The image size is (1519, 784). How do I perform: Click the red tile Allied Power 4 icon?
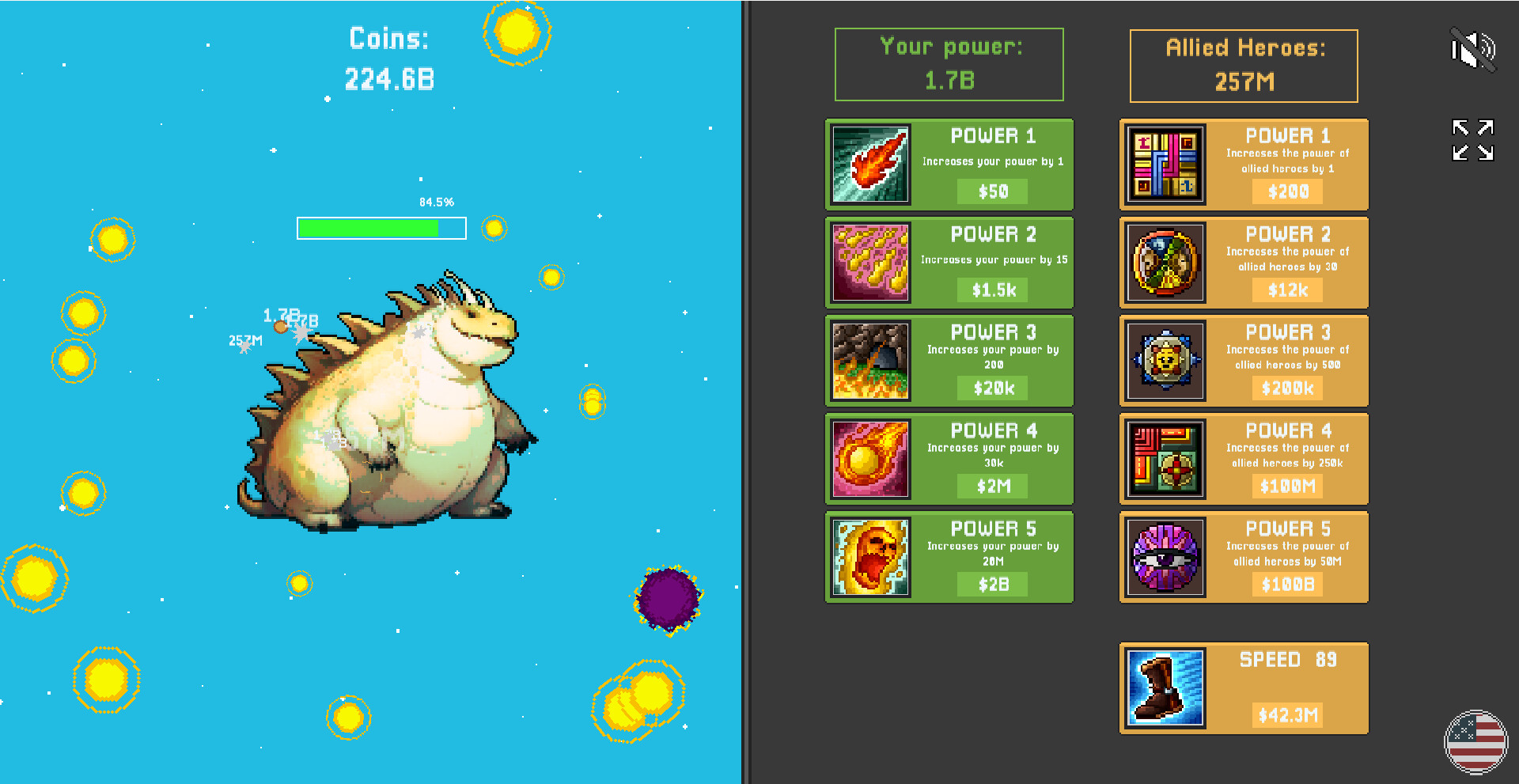[x=1165, y=459]
